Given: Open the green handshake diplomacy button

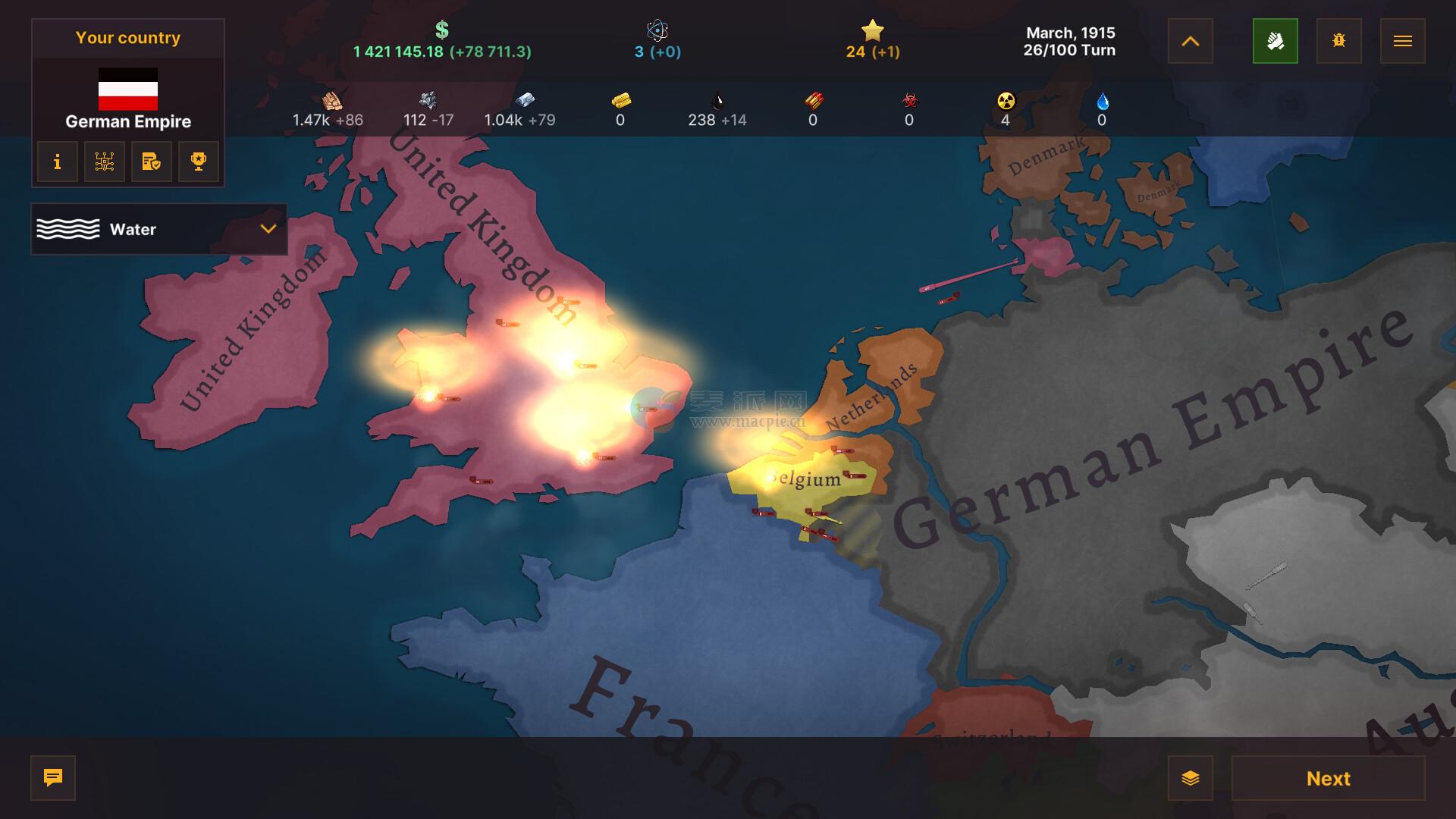Looking at the screenshot, I should tap(1275, 41).
